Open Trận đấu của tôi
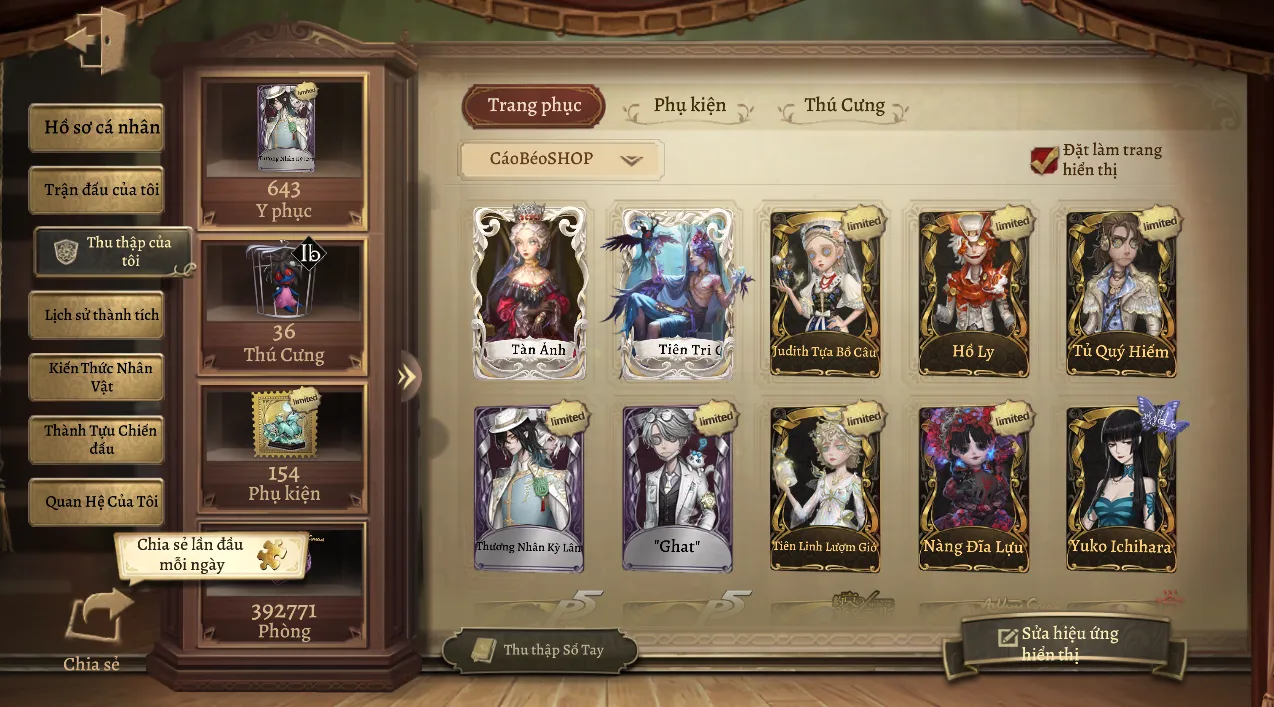The height and width of the screenshot is (707, 1274). [97, 190]
